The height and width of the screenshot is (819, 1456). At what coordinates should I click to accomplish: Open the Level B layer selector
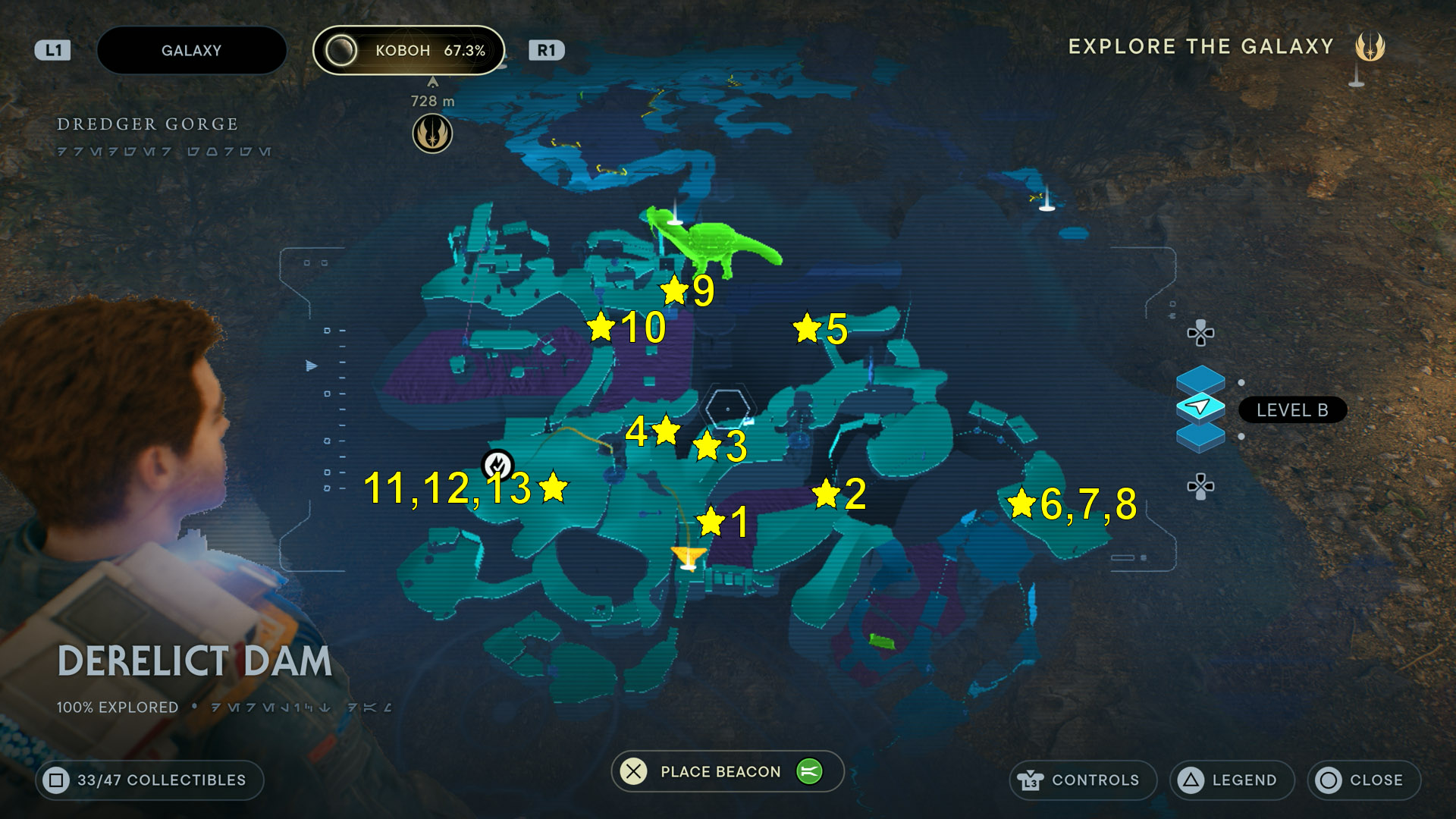(x=1291, y=409)
